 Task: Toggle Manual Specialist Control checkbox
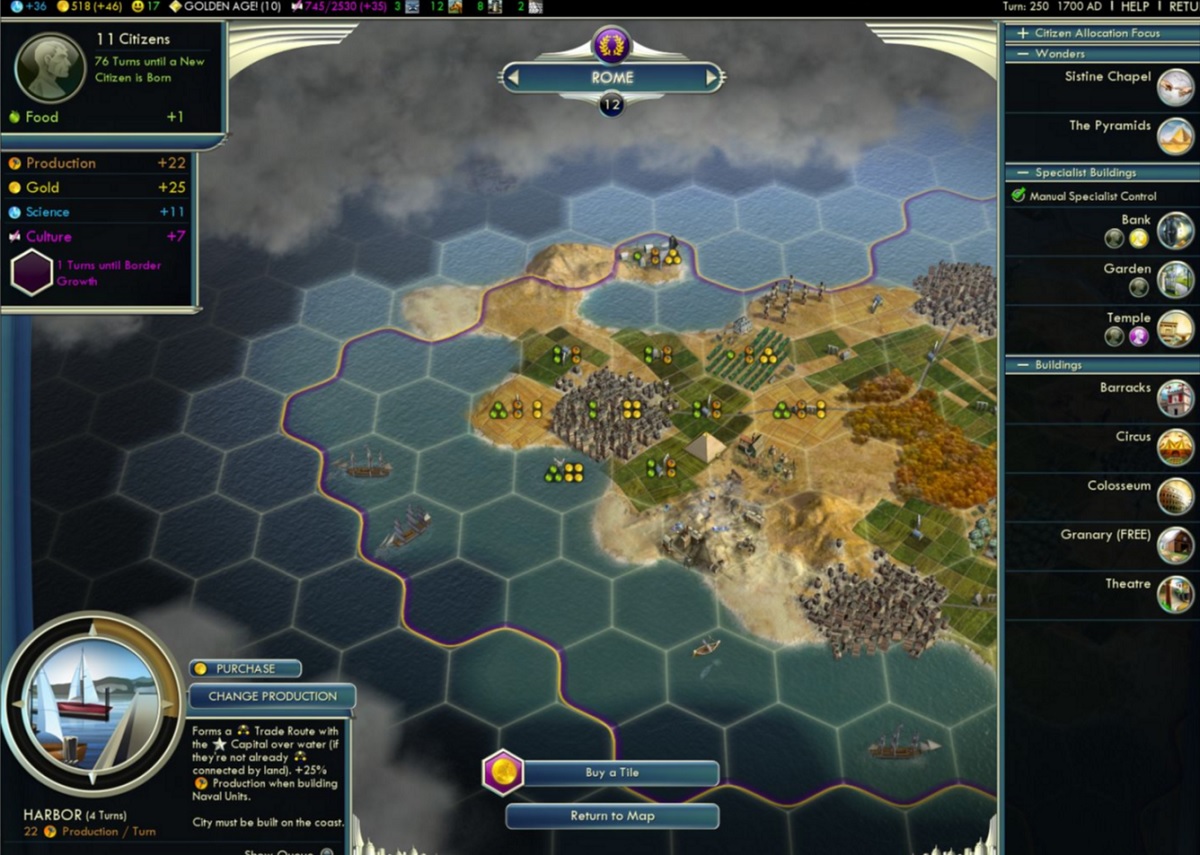1020,196
